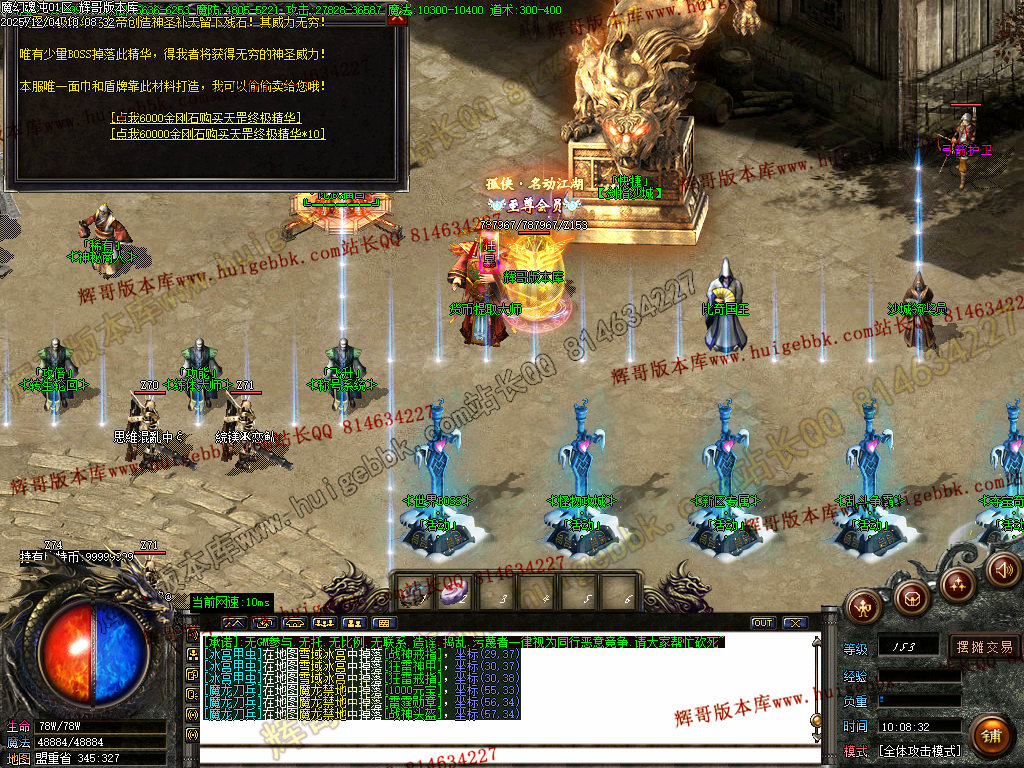Open the bag inventory icon
This screenshot has width=1024, height=768.
point(910,598)
